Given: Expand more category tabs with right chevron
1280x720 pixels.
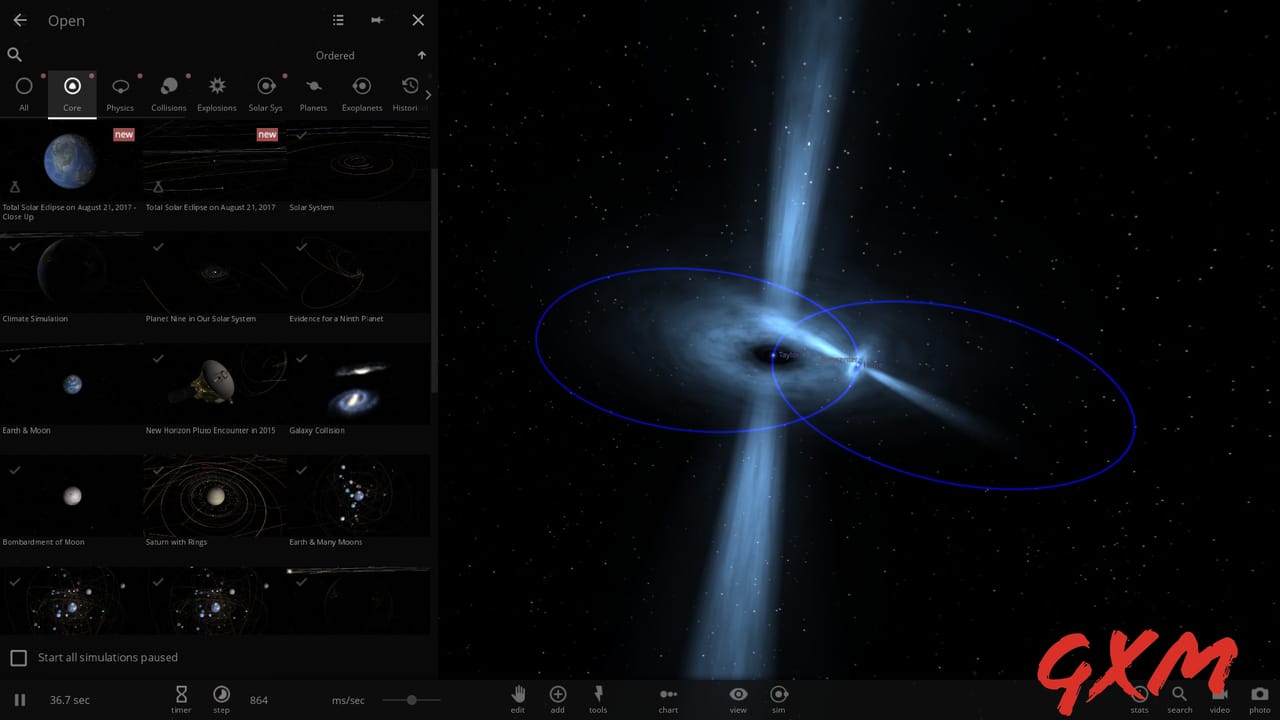Looking at the screenshot, I should 428,94.
